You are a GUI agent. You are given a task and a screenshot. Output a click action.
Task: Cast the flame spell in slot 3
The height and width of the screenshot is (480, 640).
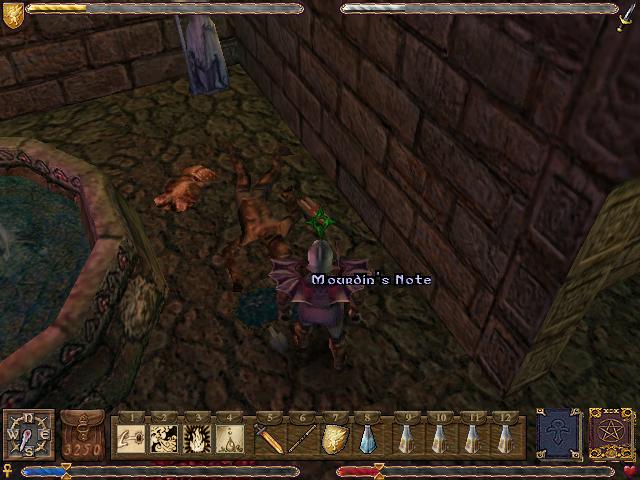coord(198,438)
